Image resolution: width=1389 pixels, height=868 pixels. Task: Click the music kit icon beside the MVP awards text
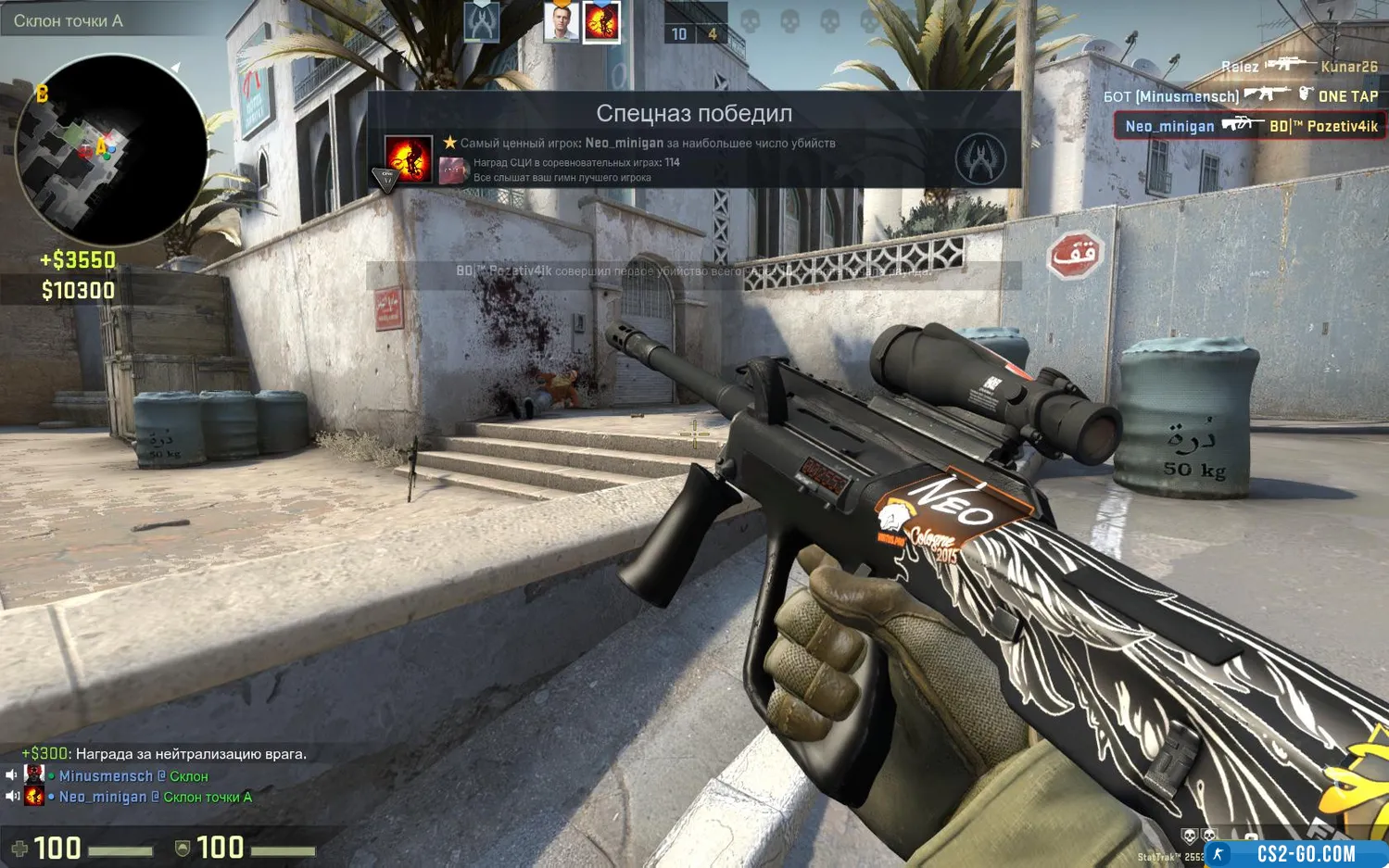point(452,170)
